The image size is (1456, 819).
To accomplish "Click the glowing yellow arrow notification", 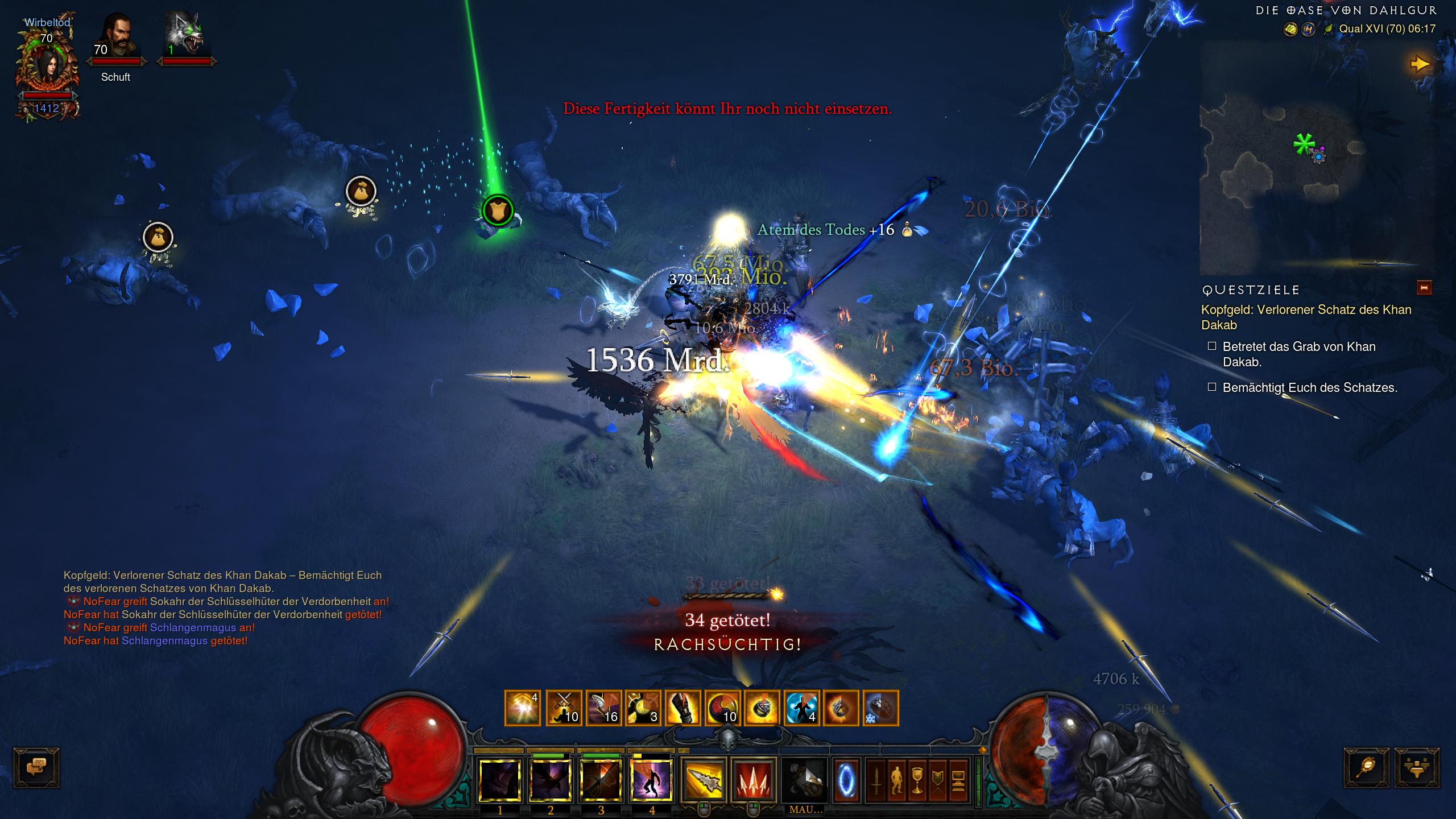I will [1420, 64].
